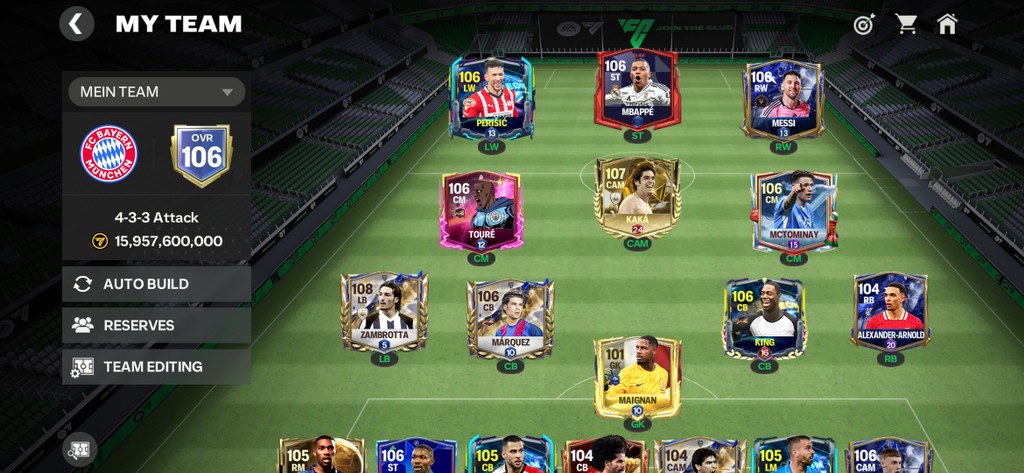Select the Touré CM card
Image resolution: width=1024 pixels, height=473 pixels.
pos(481,210)
